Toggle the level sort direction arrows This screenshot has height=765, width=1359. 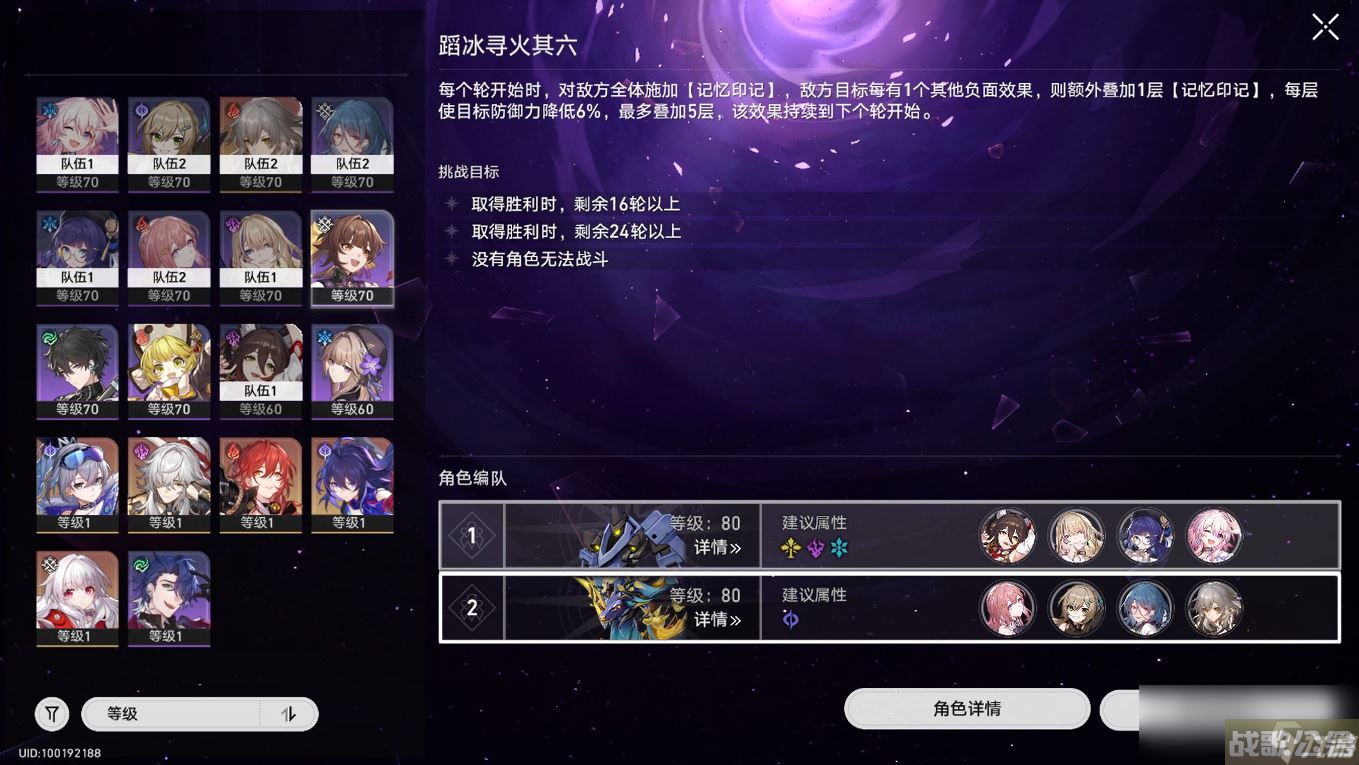coord(290,713)
